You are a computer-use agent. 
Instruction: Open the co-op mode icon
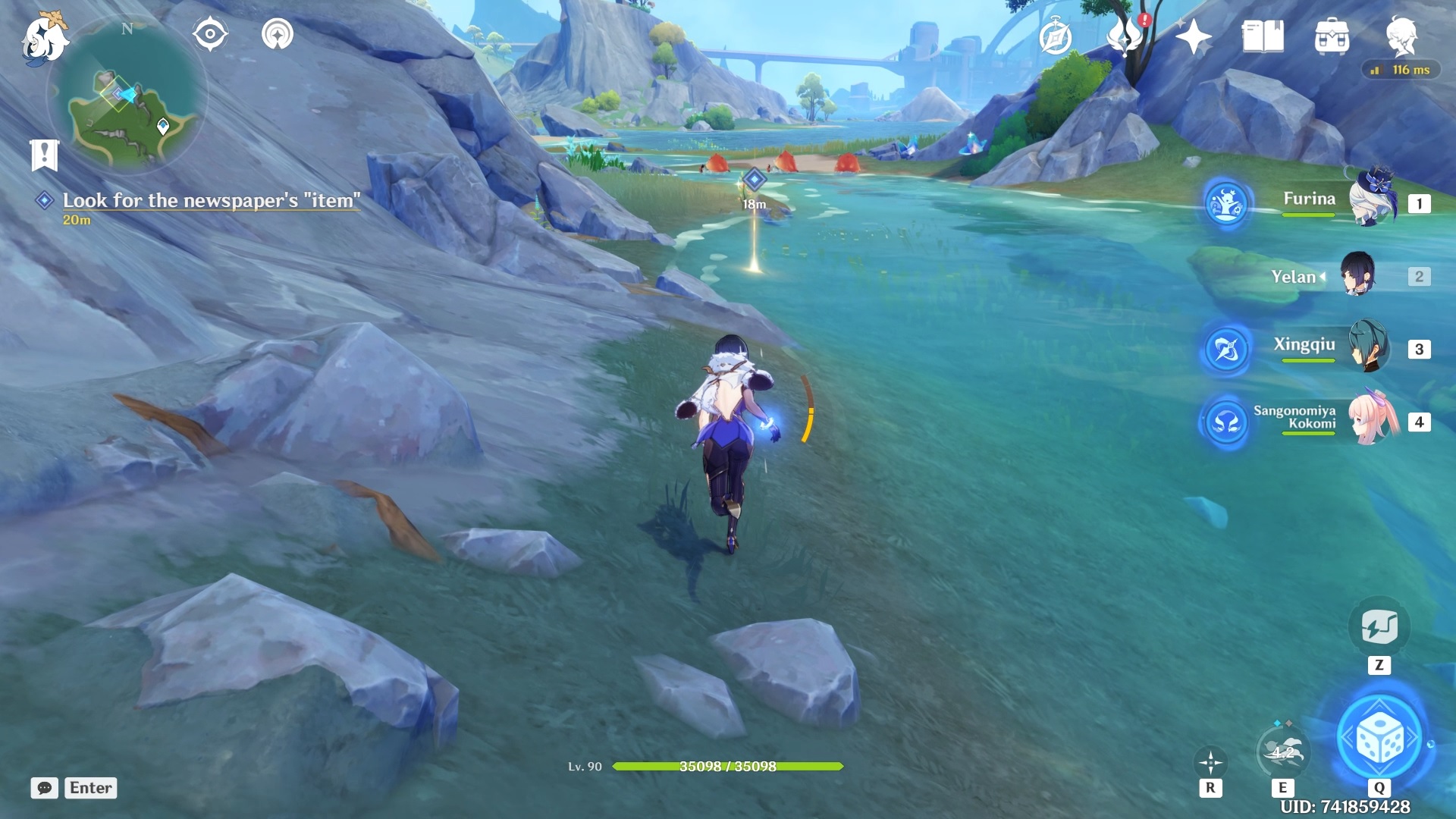(278, 35)
